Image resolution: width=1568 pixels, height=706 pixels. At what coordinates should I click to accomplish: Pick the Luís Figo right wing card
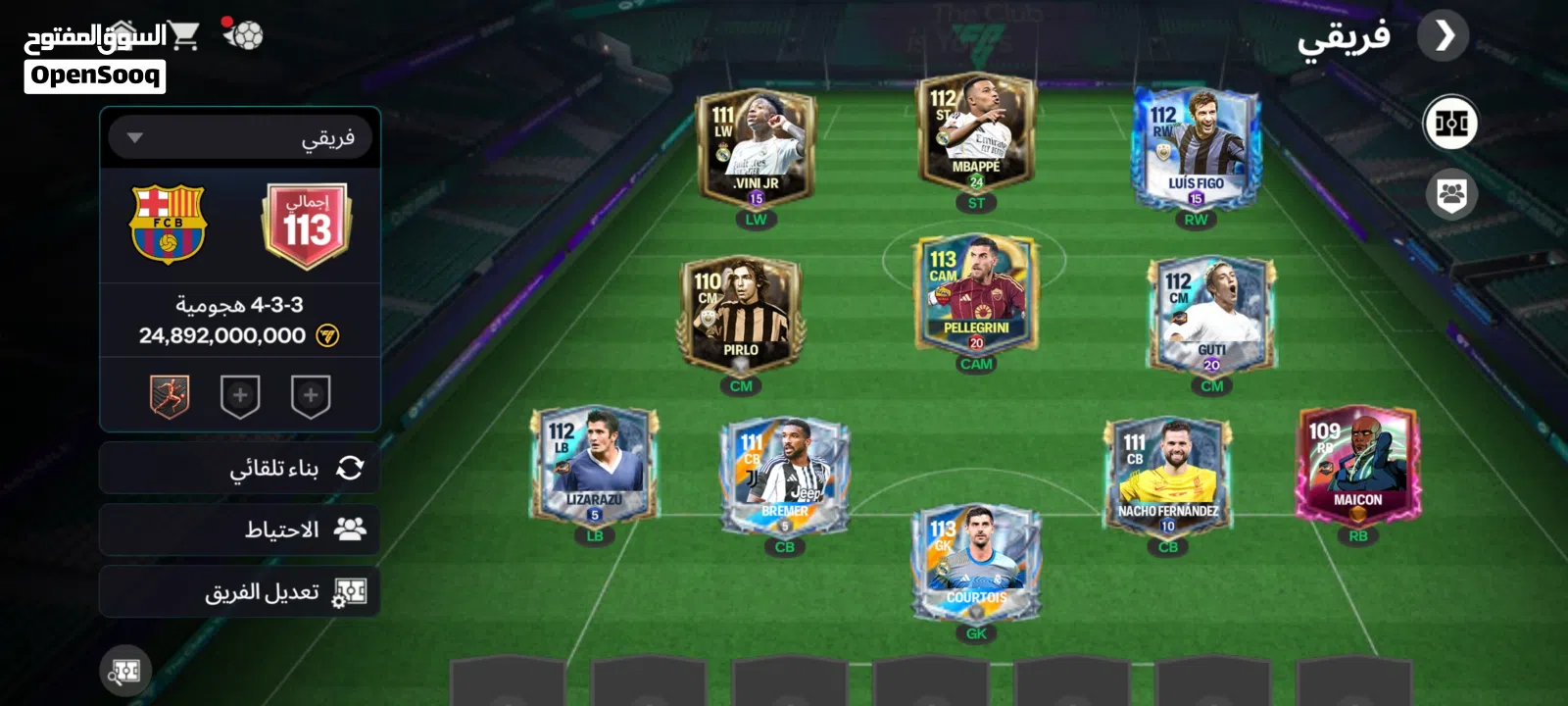[1196, 147]
